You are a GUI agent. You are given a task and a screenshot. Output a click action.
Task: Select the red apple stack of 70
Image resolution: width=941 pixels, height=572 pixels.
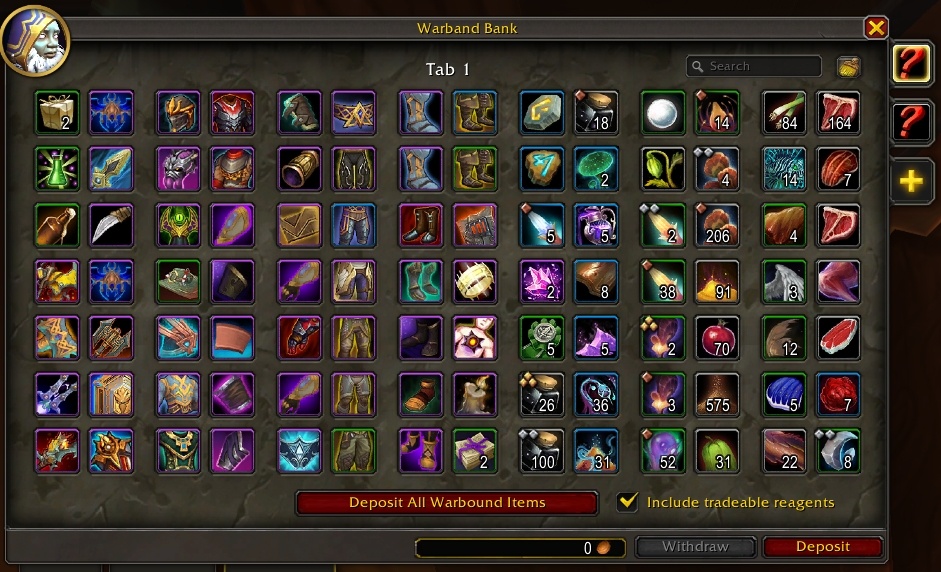[x=717, y=338]
